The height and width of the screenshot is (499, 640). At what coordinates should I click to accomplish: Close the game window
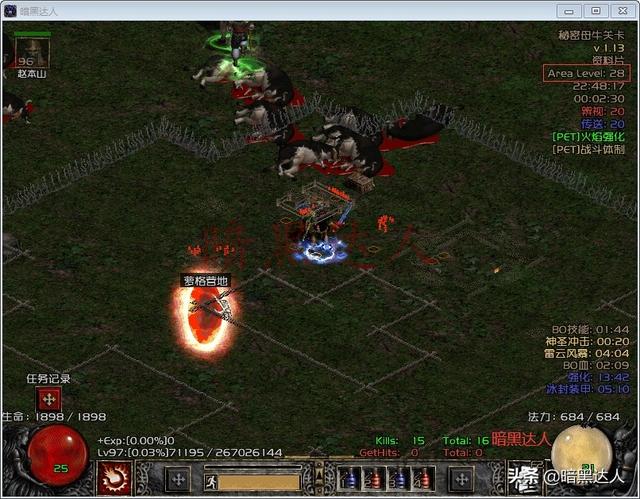point(621,10)
